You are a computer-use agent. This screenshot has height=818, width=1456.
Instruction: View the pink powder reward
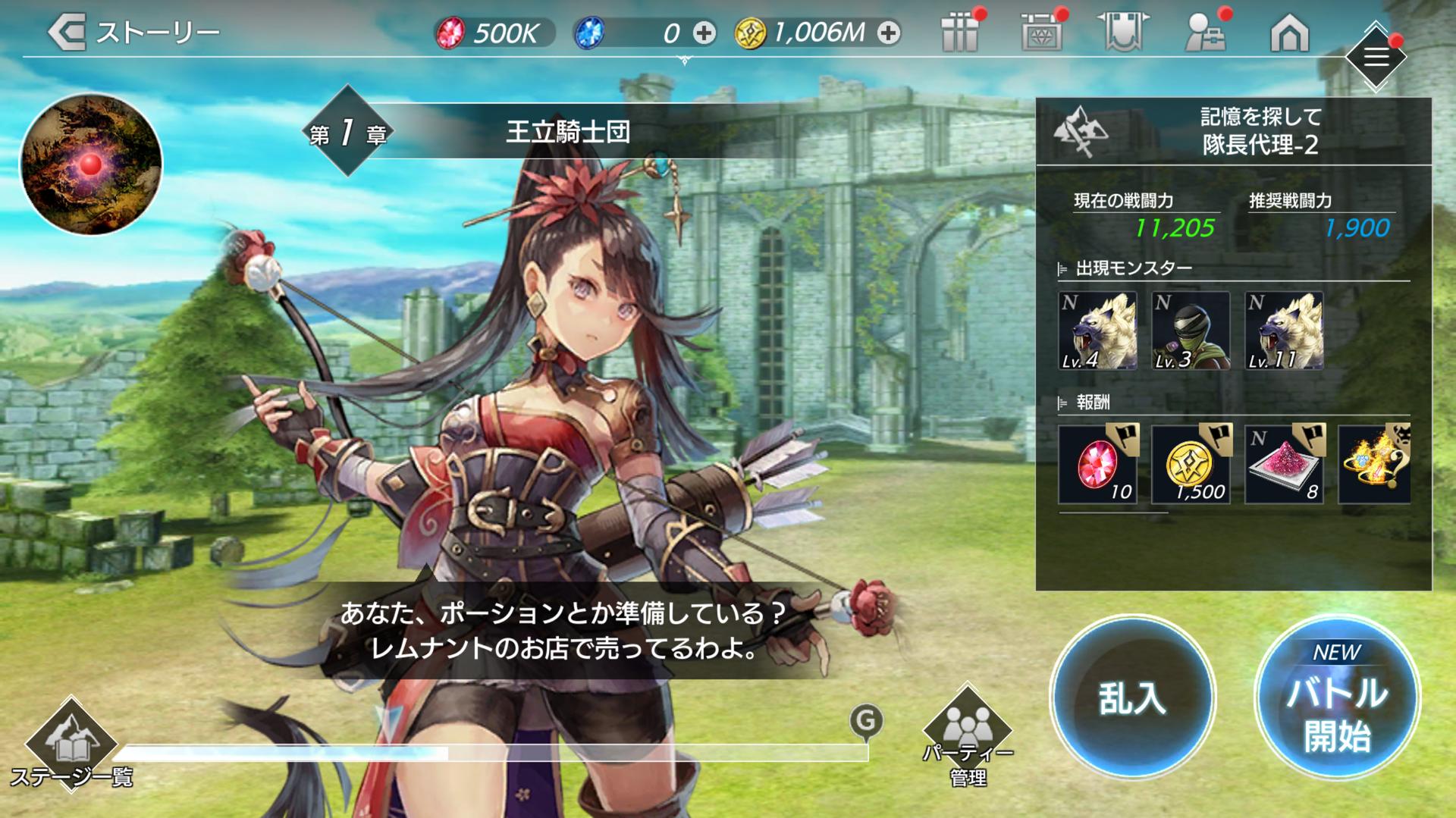click(x=1284, y=464)
